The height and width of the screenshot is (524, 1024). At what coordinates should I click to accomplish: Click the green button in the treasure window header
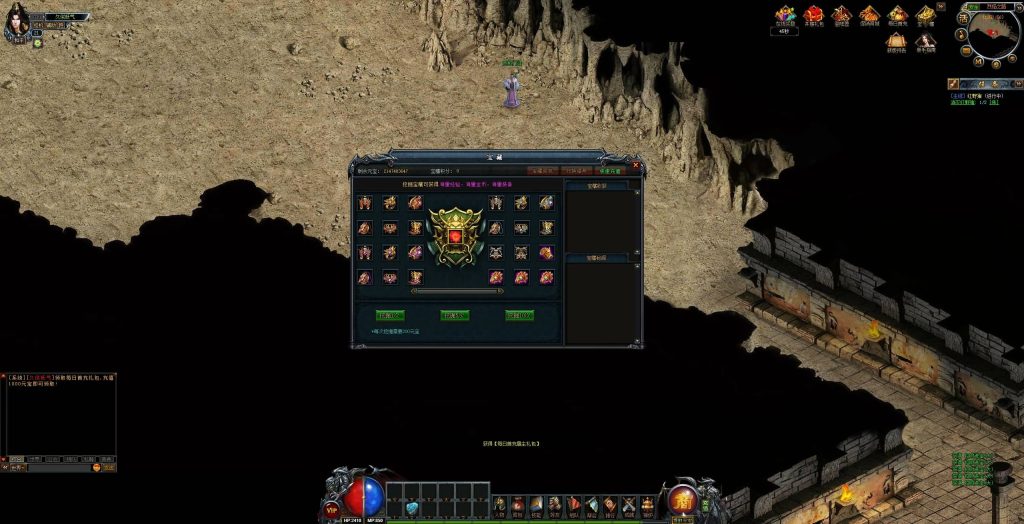(x=607, y=171)
